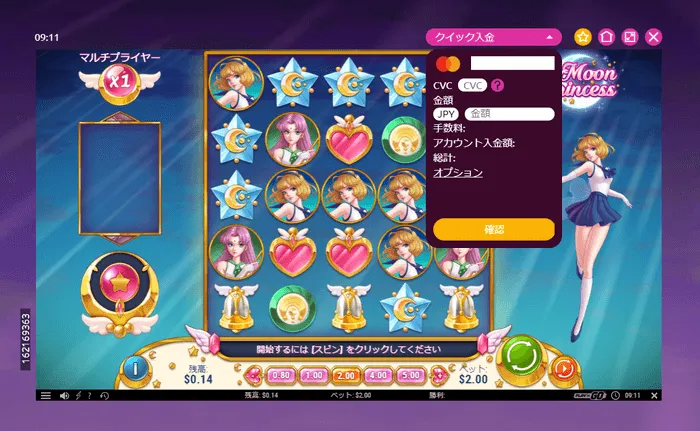Go to lobby via the home icon
This screenshot has height=431, width=700.
pos(606,37)
